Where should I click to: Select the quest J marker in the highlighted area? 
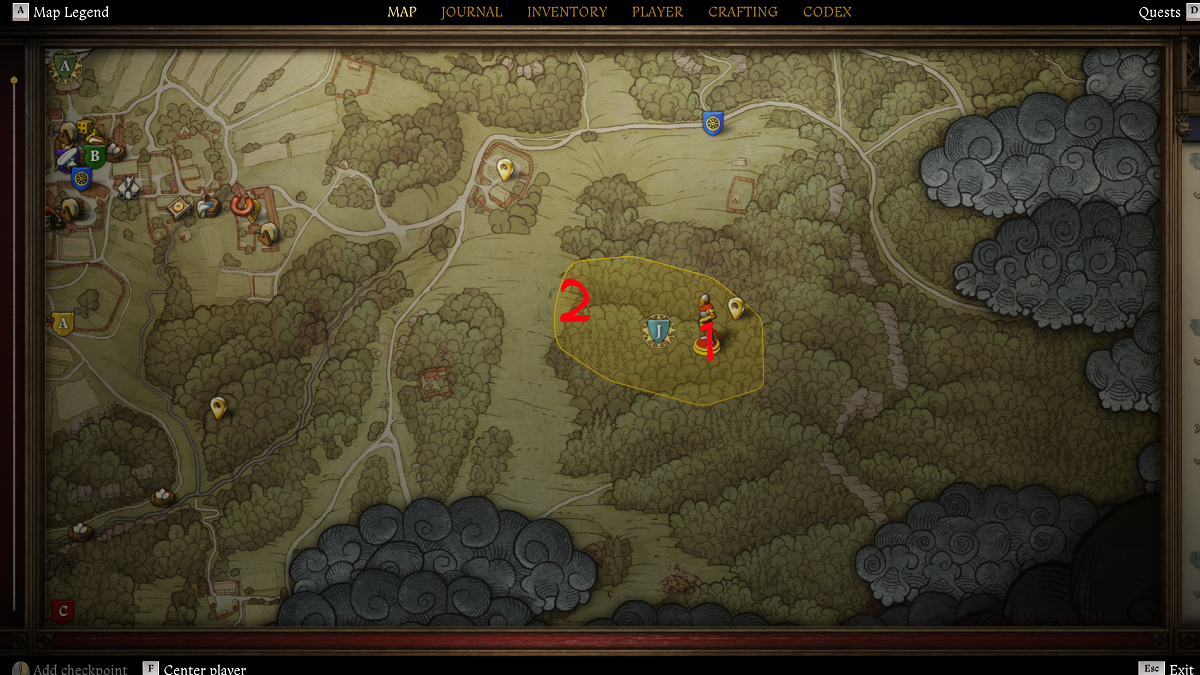tap(658, 331)
